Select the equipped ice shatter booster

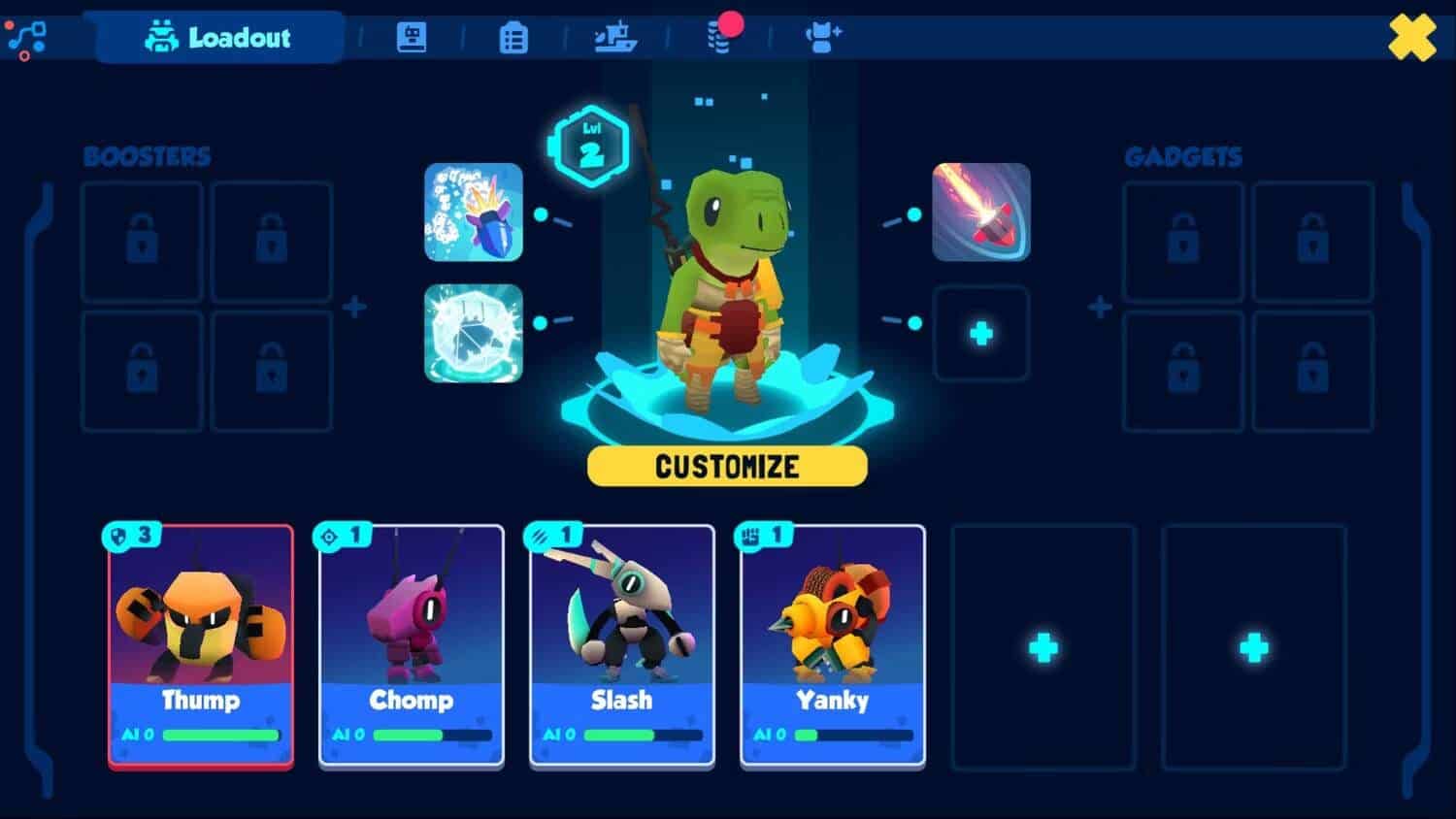tap(473, 335)
